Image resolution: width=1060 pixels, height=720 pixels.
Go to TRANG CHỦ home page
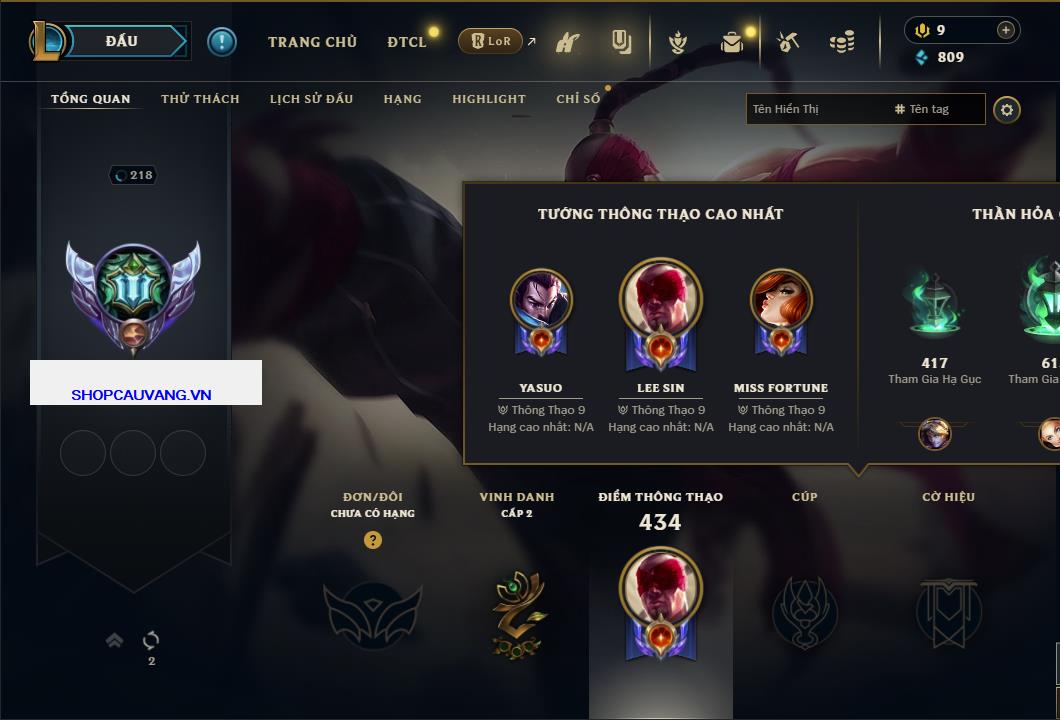pyautogui.click(x=312, y=42)
